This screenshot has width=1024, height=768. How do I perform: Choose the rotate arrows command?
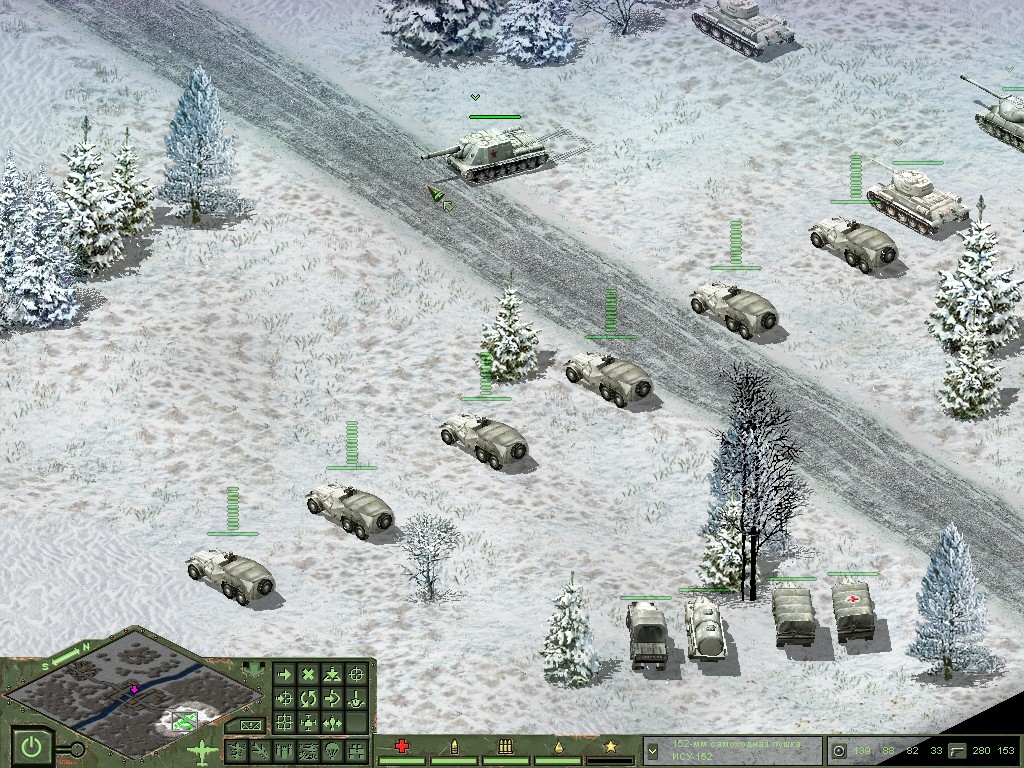[309, 698]
